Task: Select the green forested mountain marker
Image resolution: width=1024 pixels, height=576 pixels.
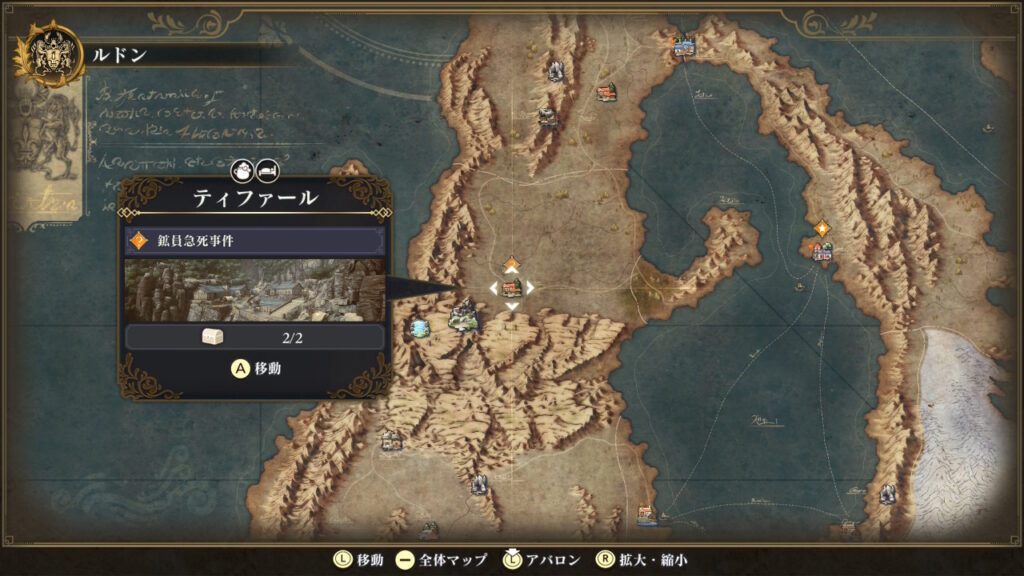Action: pos(463,318)
